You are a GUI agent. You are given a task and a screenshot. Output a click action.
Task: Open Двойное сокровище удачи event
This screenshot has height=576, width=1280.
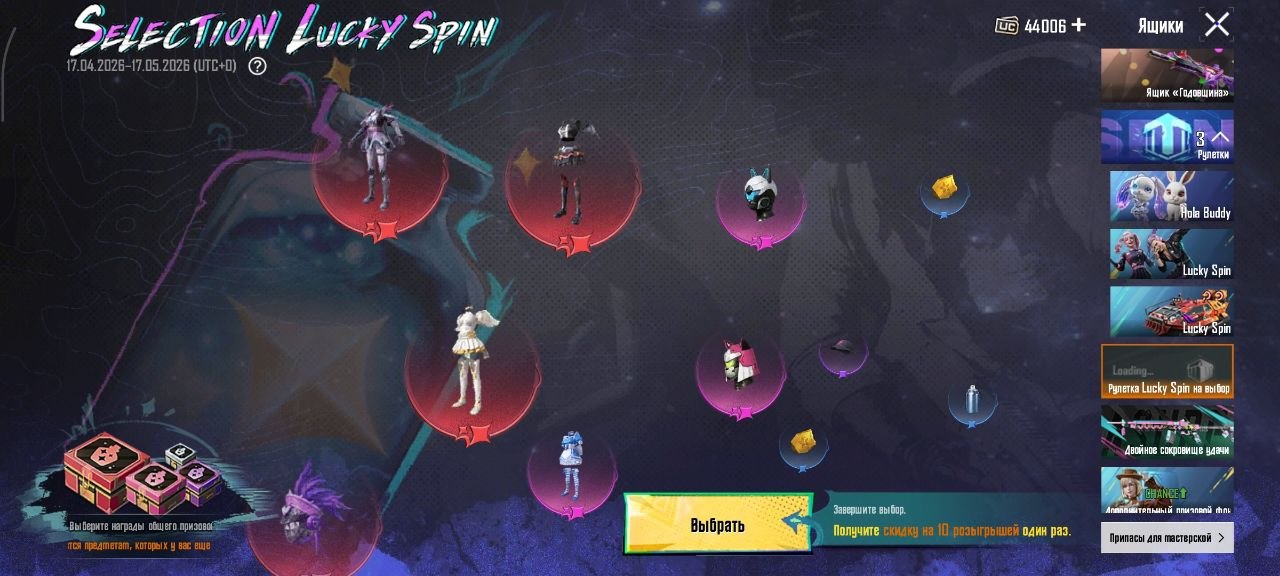1167,431
